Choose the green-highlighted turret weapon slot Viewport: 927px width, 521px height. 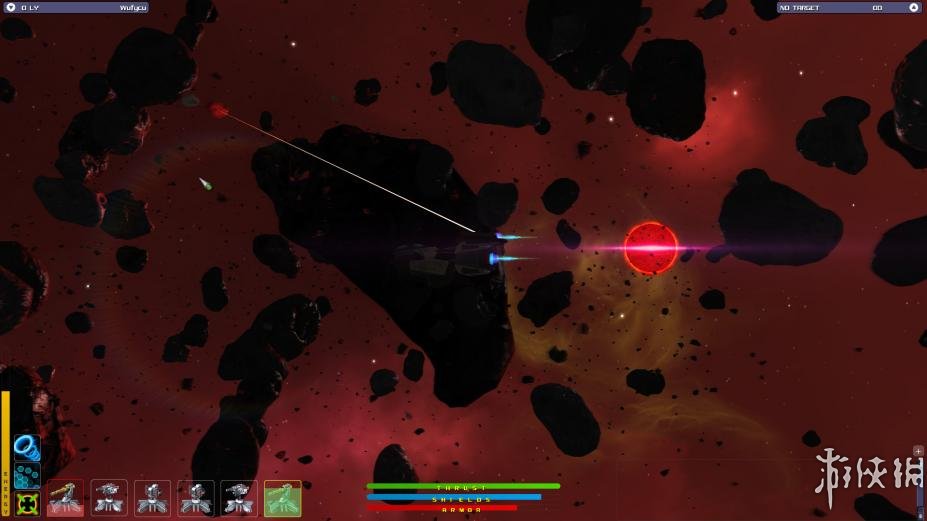(x=282, y=498)
